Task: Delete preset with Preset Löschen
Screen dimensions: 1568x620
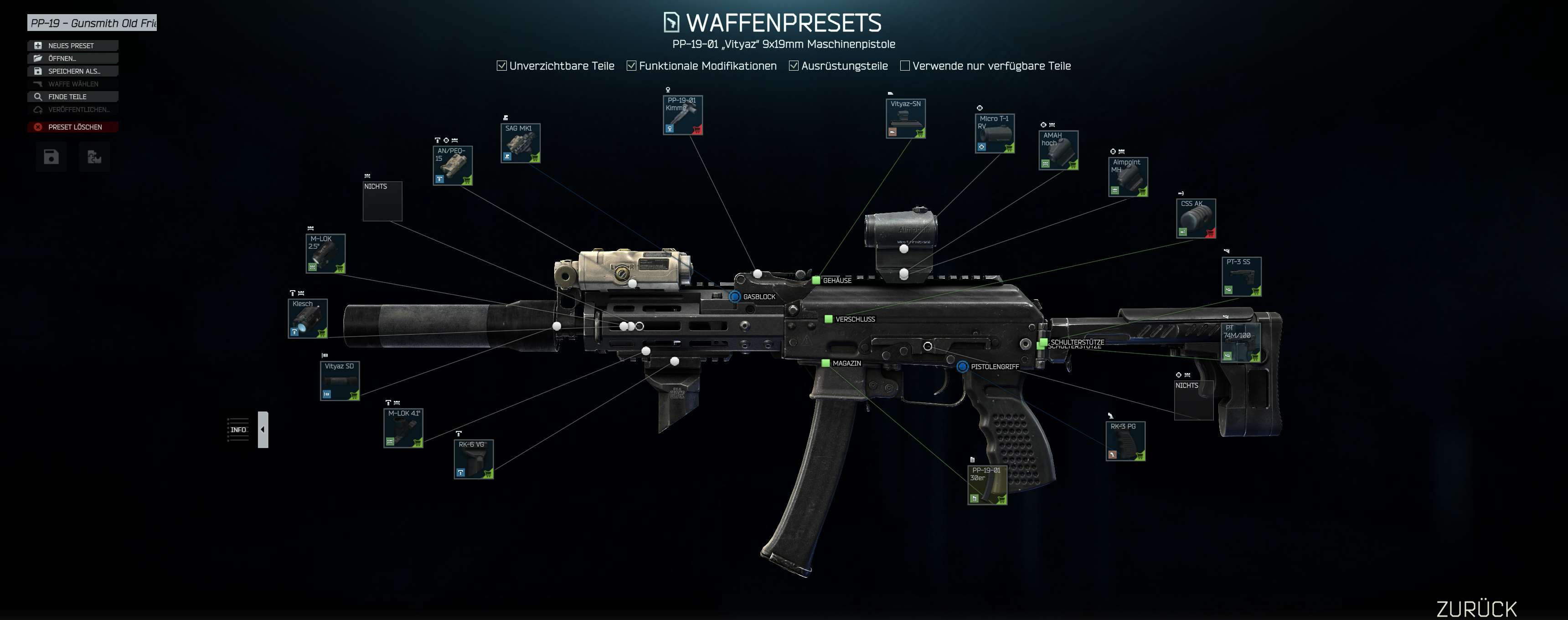Action: pyautogui.click(x=72, y=127)
